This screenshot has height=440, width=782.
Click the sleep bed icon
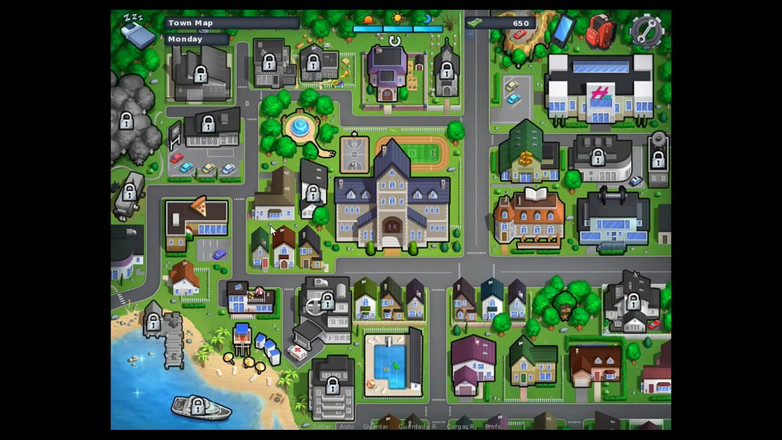pos(136,32)
